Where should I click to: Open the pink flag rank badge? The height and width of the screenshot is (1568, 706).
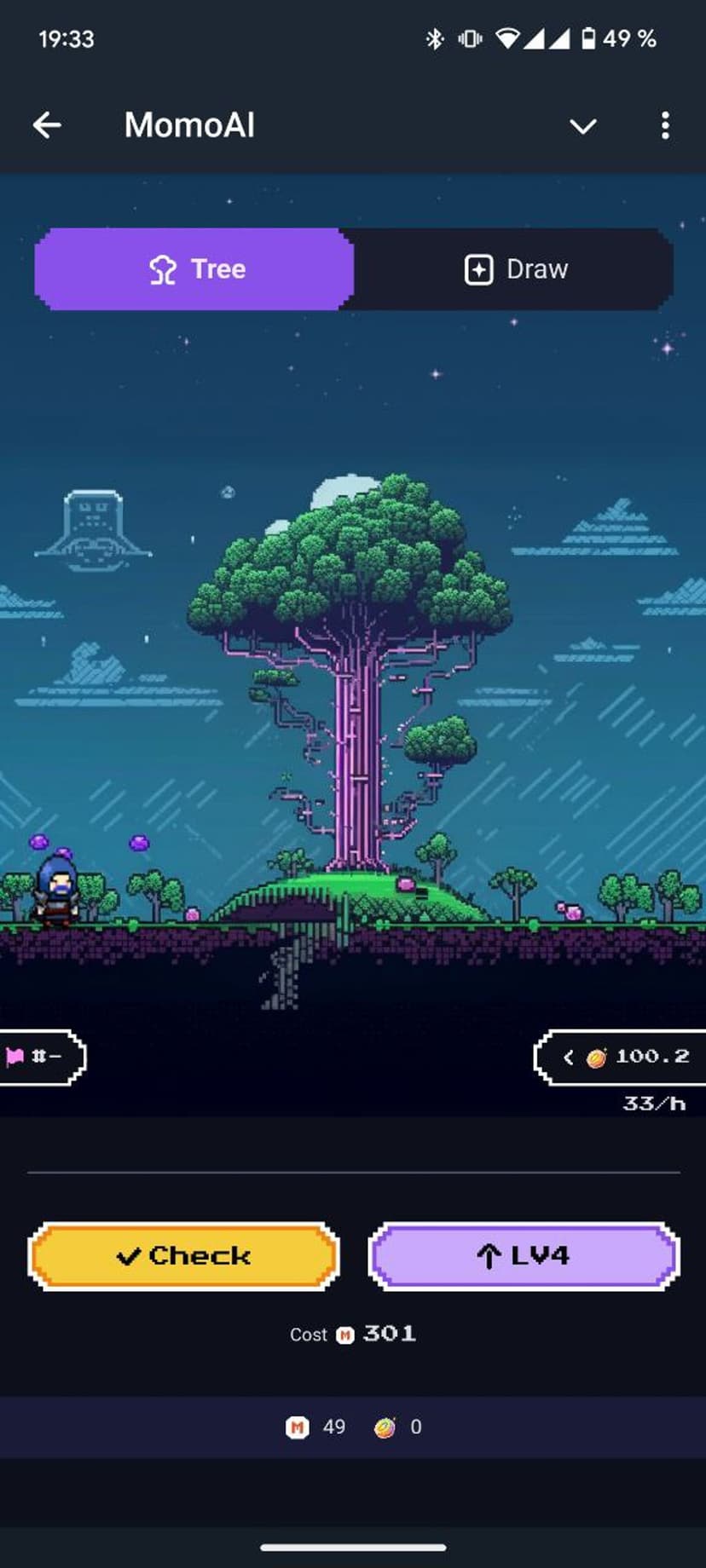38,1057
